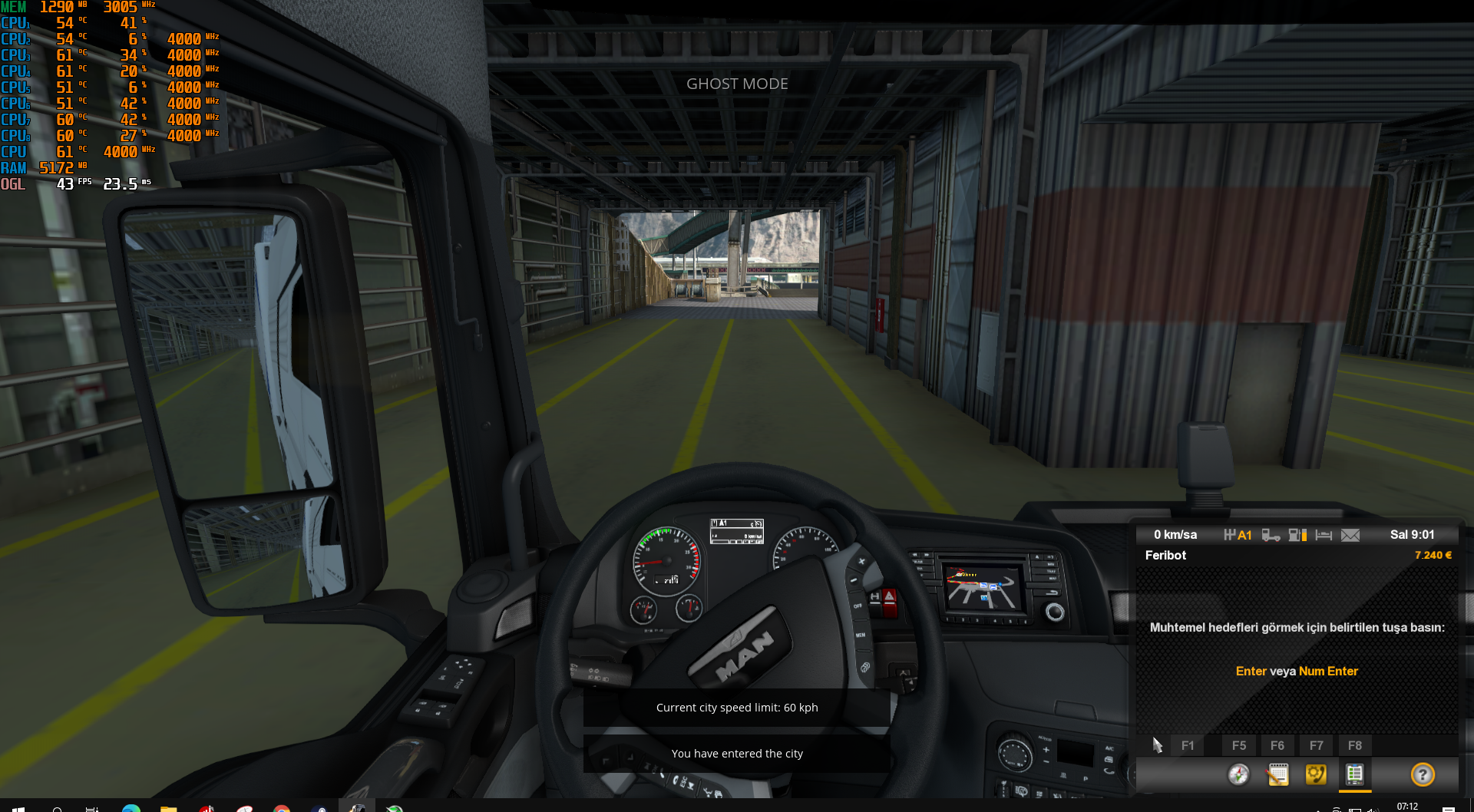Open Chrome from the taskbar
Screen dimensions: 1474x812
[282, 808]
